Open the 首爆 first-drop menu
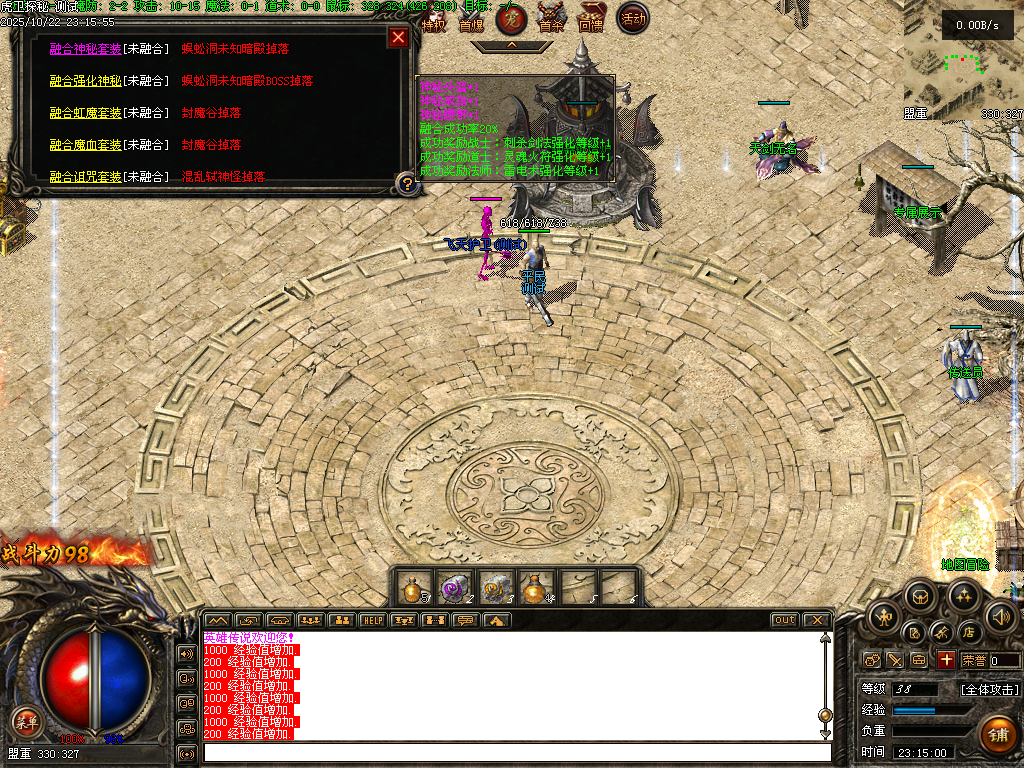 tap(471, 19)
